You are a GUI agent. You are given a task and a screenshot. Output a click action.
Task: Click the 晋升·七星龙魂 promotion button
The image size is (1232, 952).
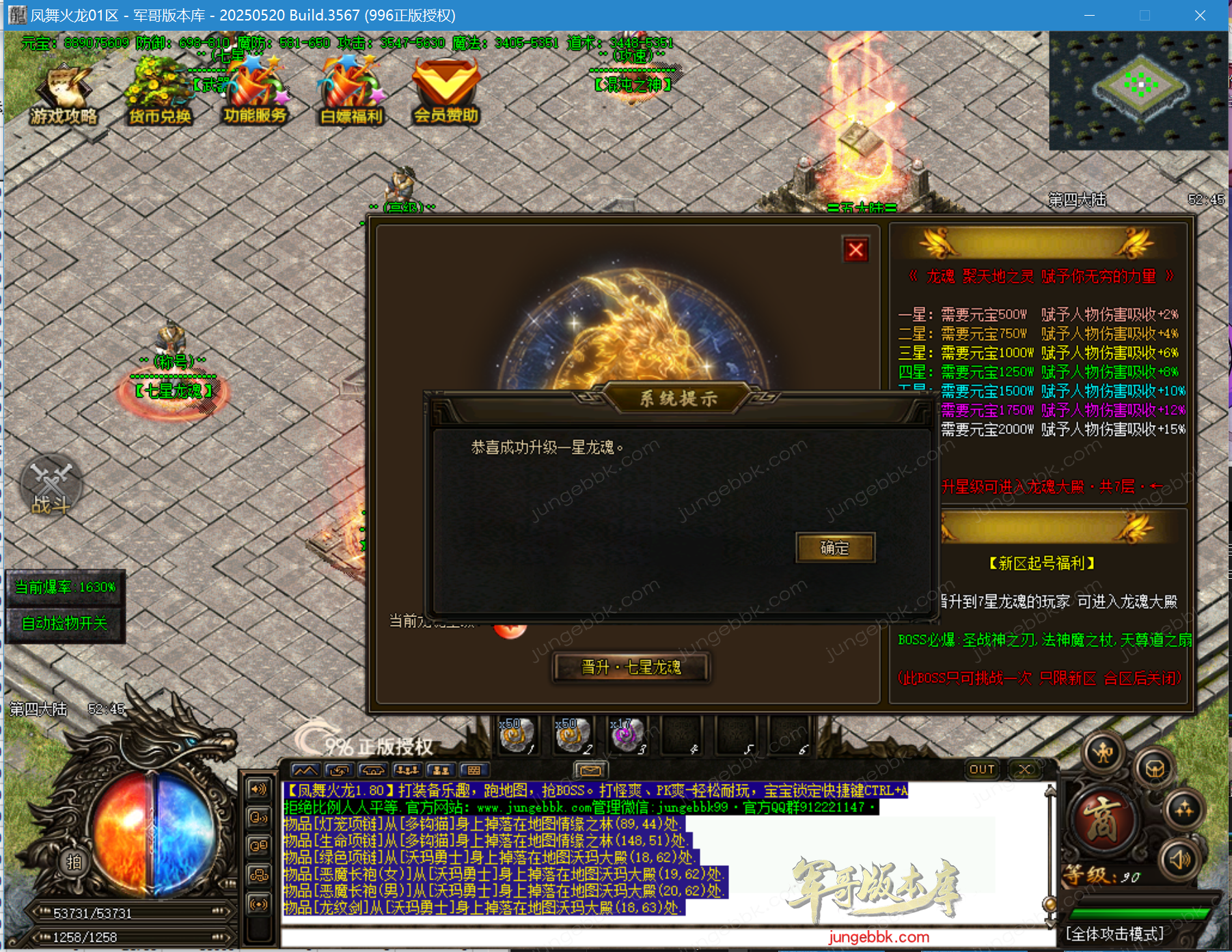coord(630,668)
